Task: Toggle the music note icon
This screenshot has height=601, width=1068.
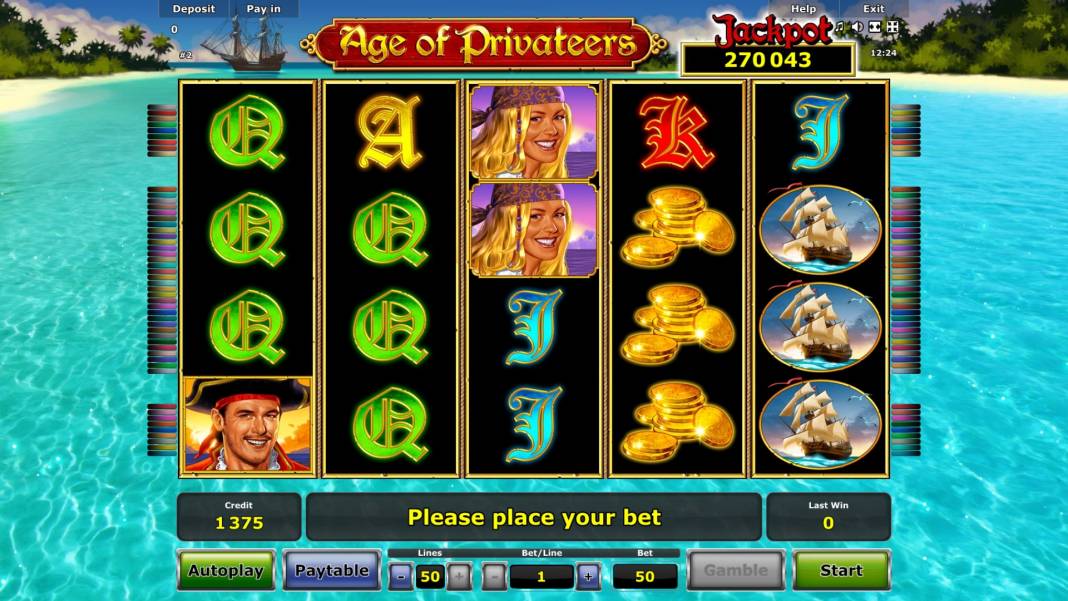Action: [841, 27]
